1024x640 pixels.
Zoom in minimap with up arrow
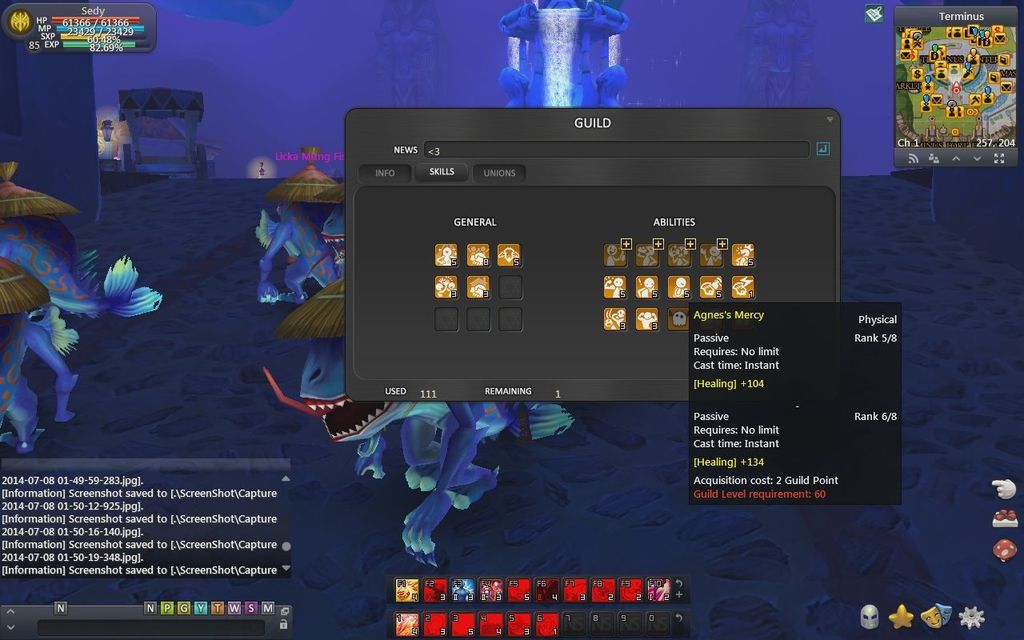956,158
